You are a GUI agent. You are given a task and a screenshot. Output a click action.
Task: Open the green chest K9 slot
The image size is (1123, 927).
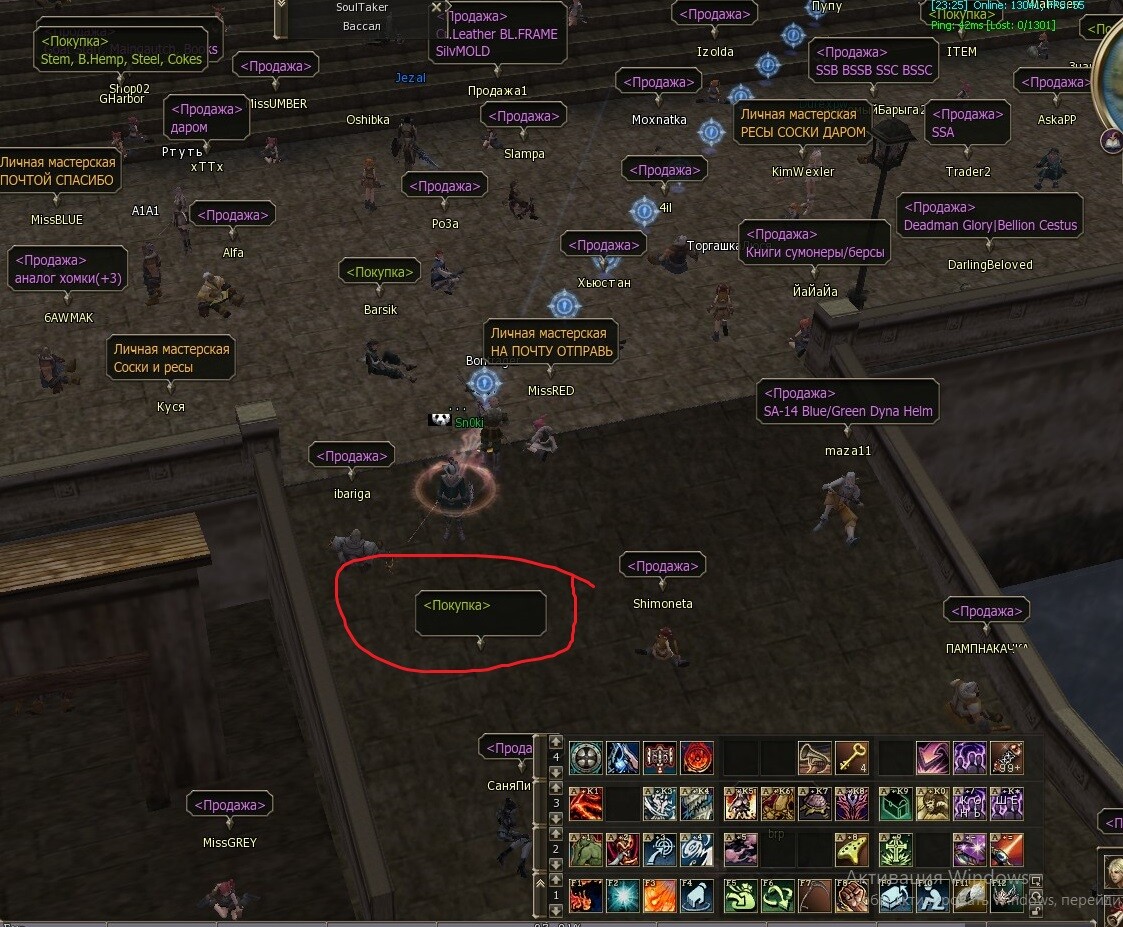pyautogui.click(x=895, y=803)
